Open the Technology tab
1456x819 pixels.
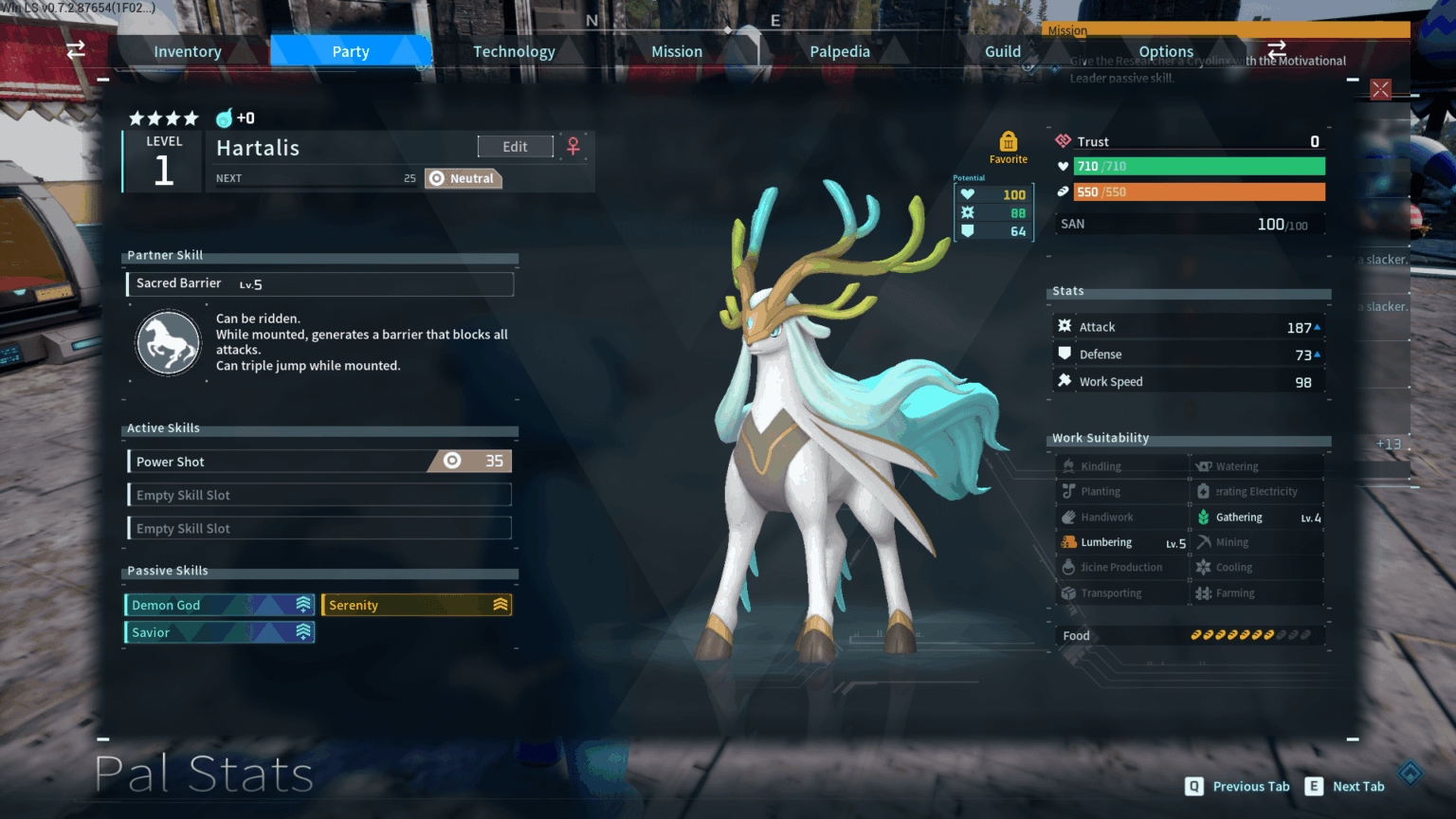point(514,51)
